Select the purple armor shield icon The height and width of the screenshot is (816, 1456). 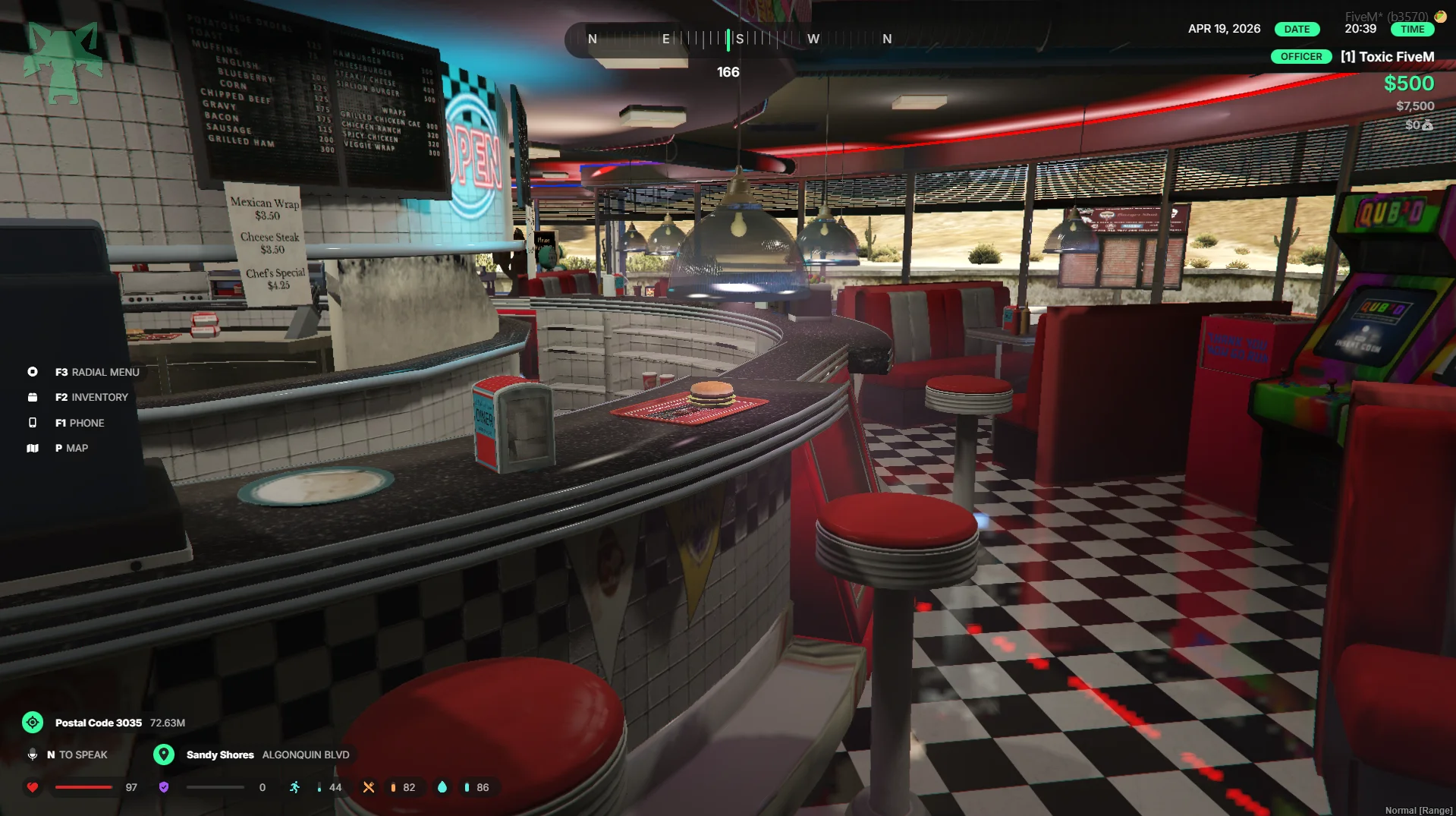pos(164,787)
